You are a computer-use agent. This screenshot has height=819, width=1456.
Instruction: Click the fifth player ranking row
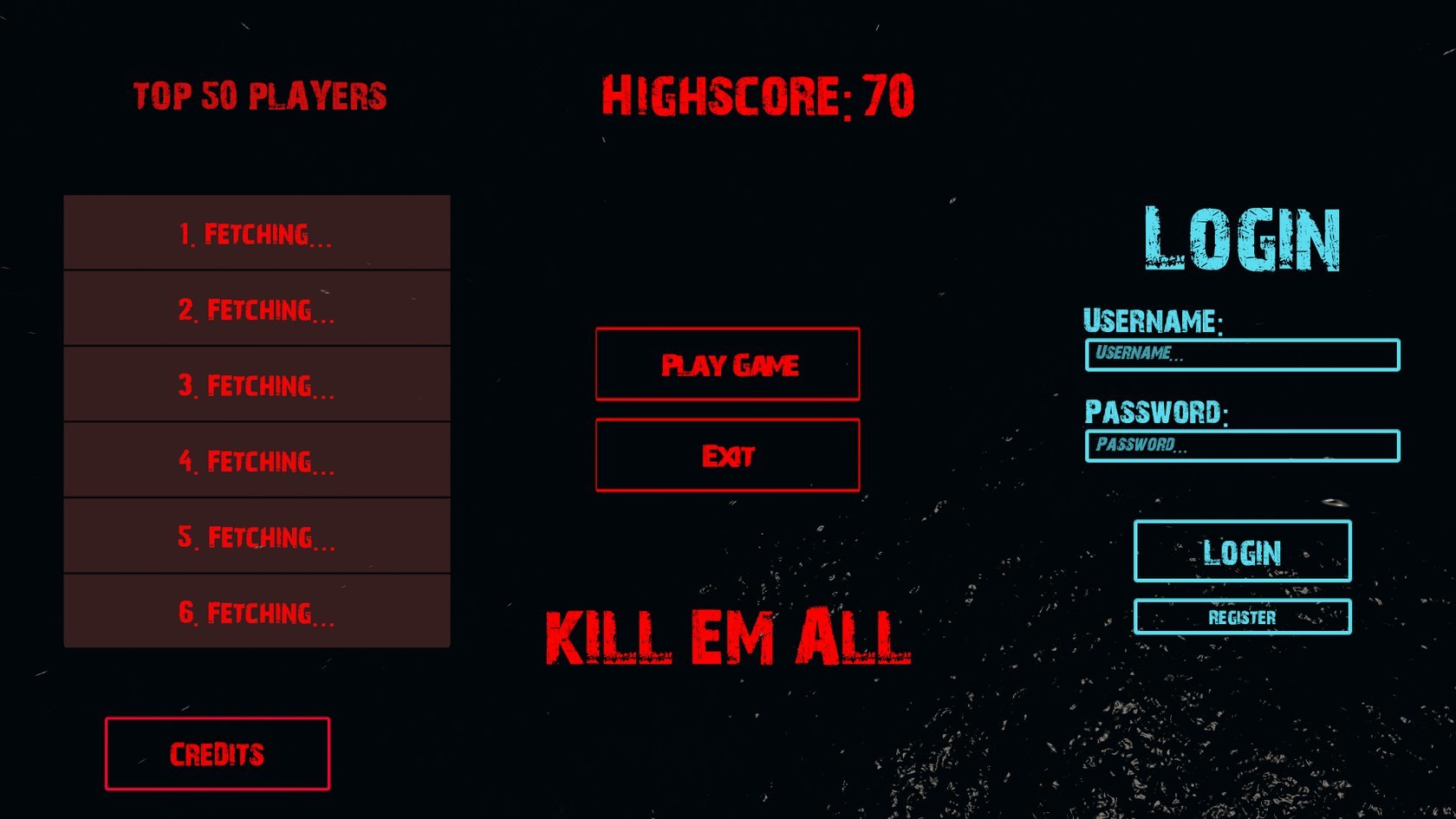point(257,536)
